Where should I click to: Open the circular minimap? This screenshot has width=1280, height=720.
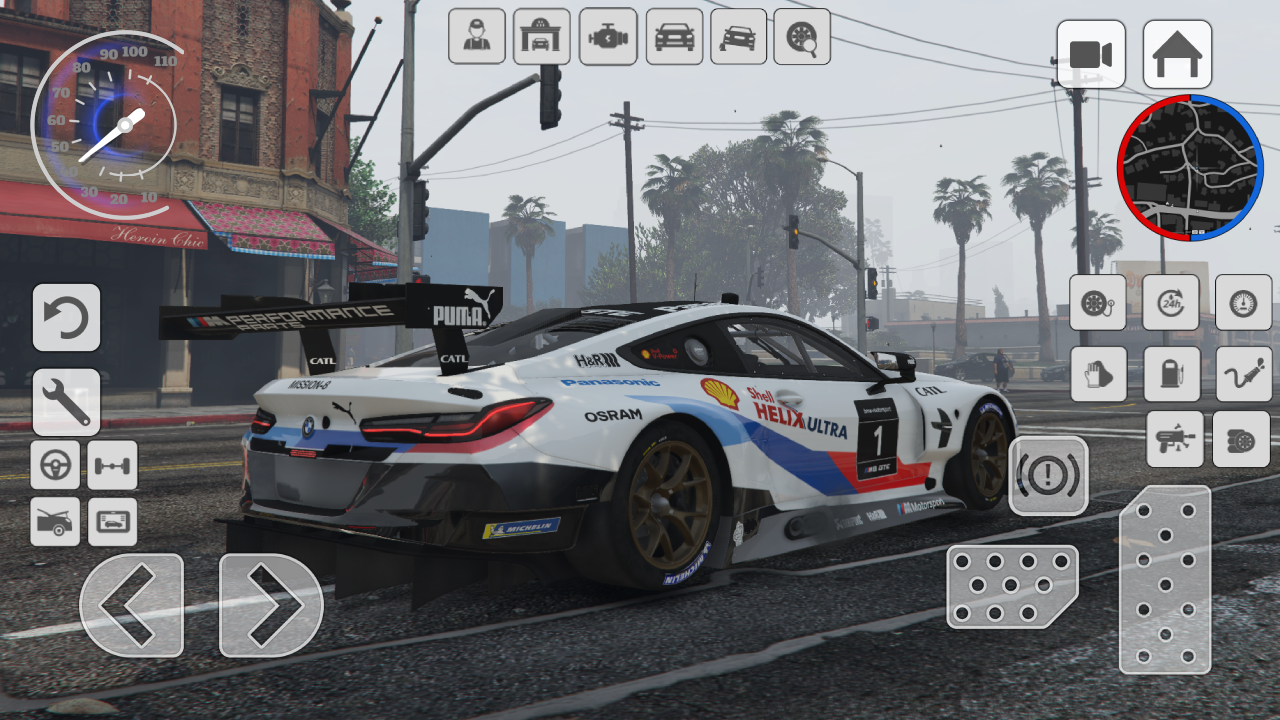point(1190,168)
